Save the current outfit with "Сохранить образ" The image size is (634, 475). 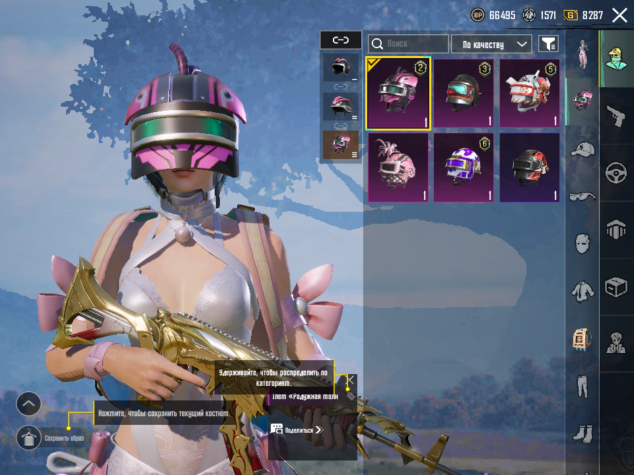pyautogui.click(x=29, y=439)
